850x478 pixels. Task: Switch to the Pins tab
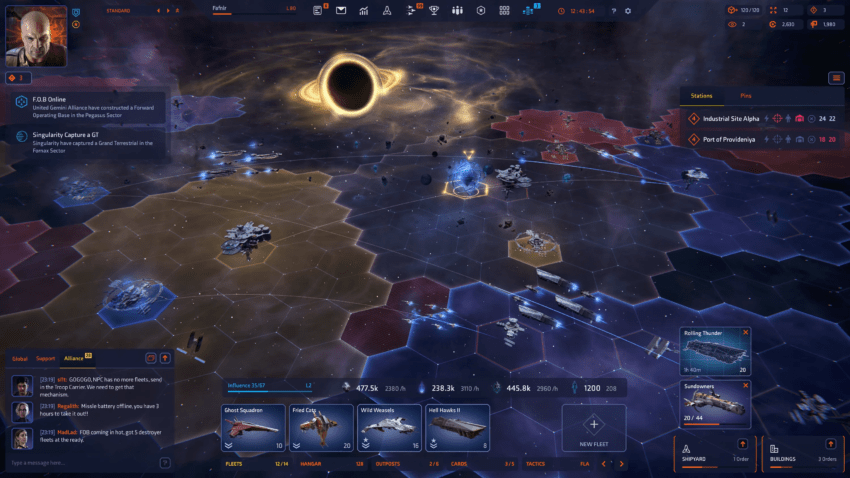746,96
